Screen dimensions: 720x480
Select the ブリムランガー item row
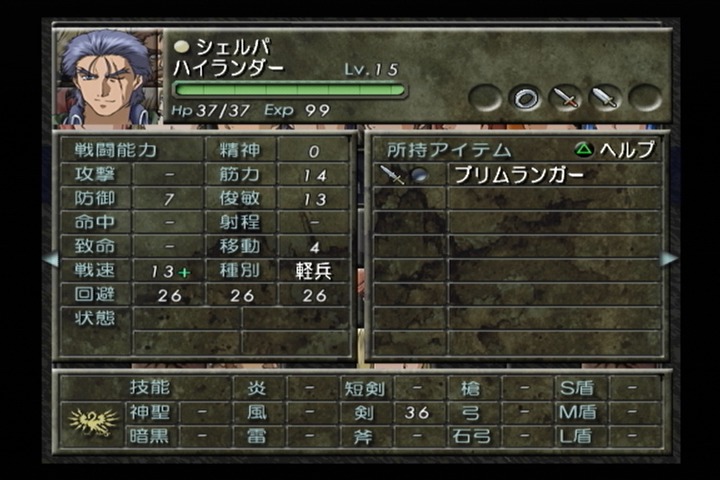coord(518,175)
